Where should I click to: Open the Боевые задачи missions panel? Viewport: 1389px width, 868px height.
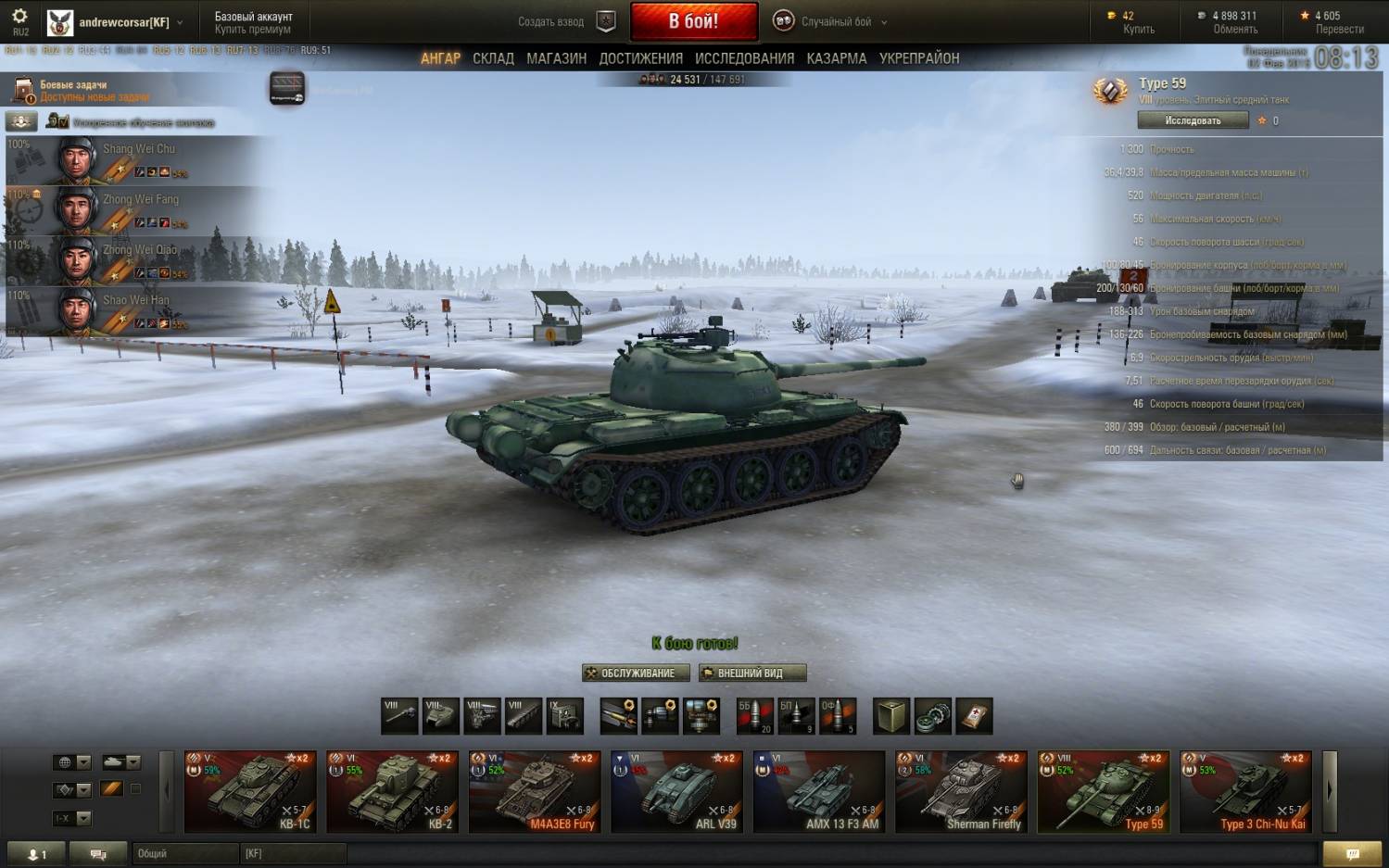coord(74,91)
